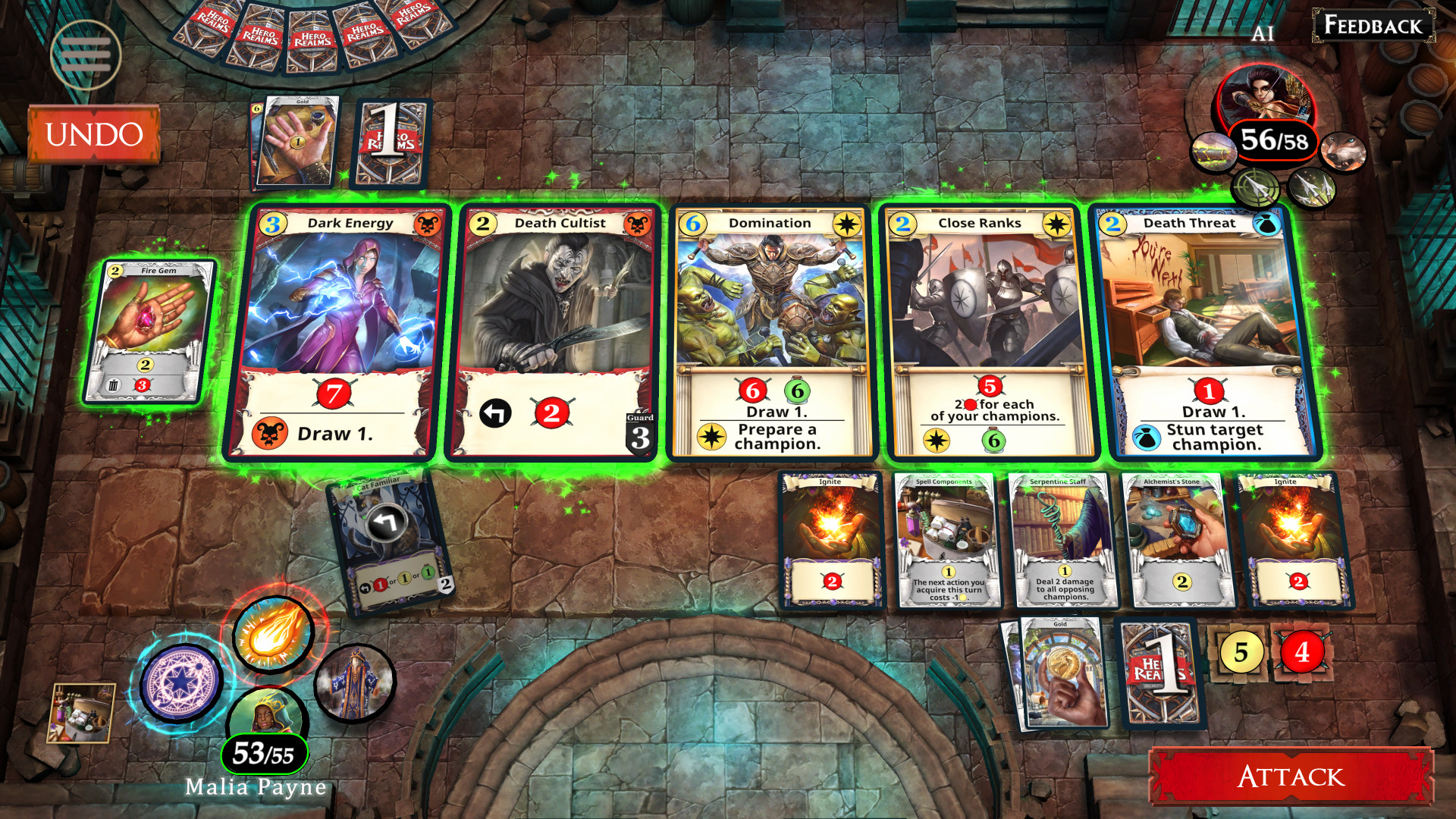Open the Feedback panel
The height and width of the screenshot is (819, 1456).
click(1373, 27)
